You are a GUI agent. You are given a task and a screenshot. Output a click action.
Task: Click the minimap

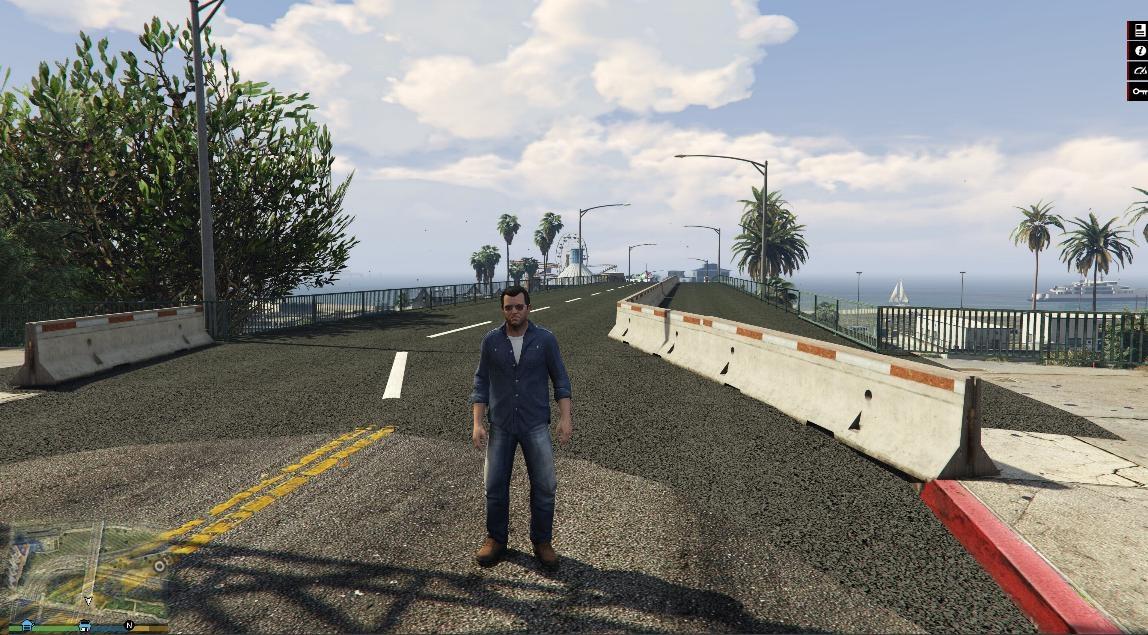(x=84, y=574)
